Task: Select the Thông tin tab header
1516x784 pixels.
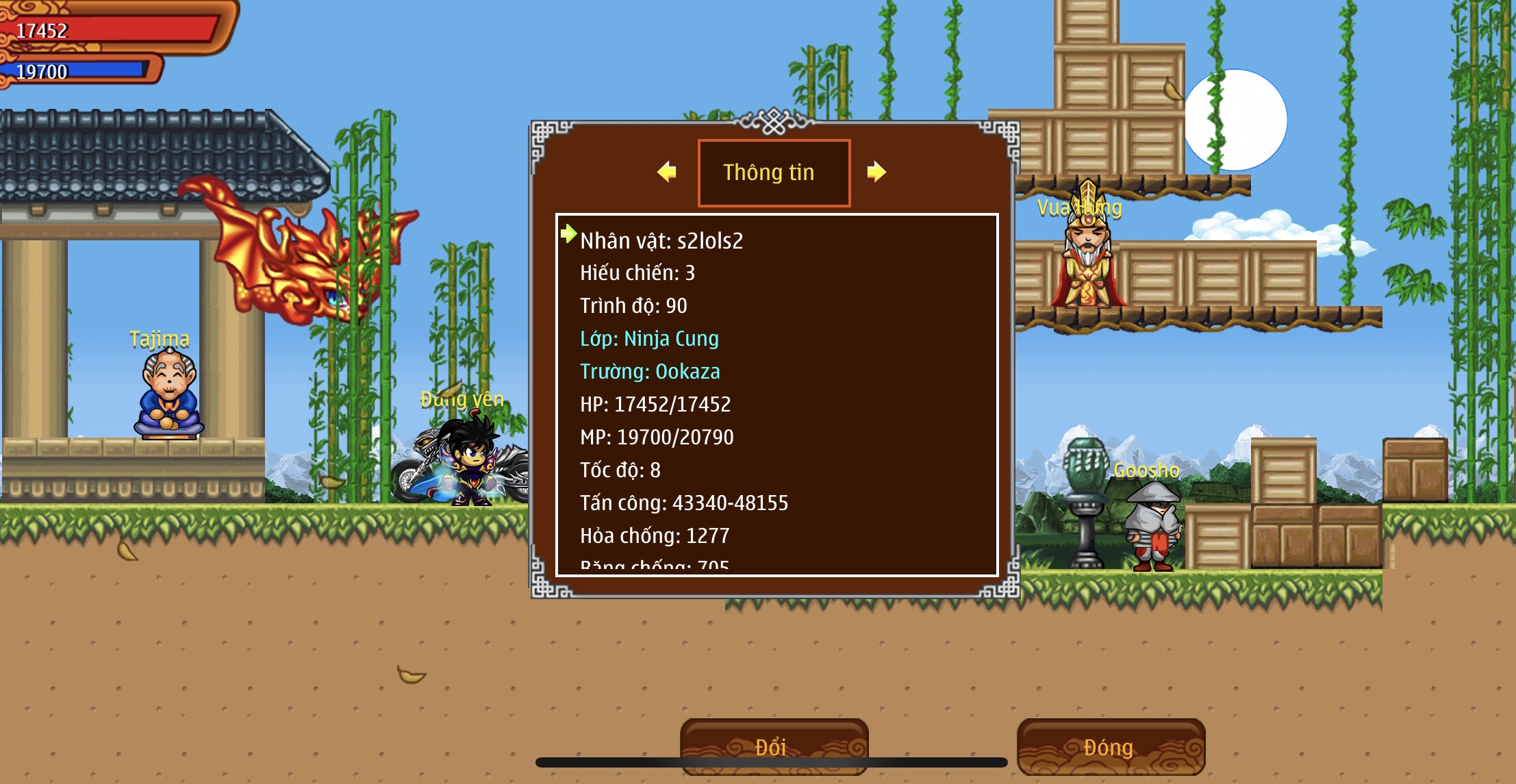Action: 774,173
